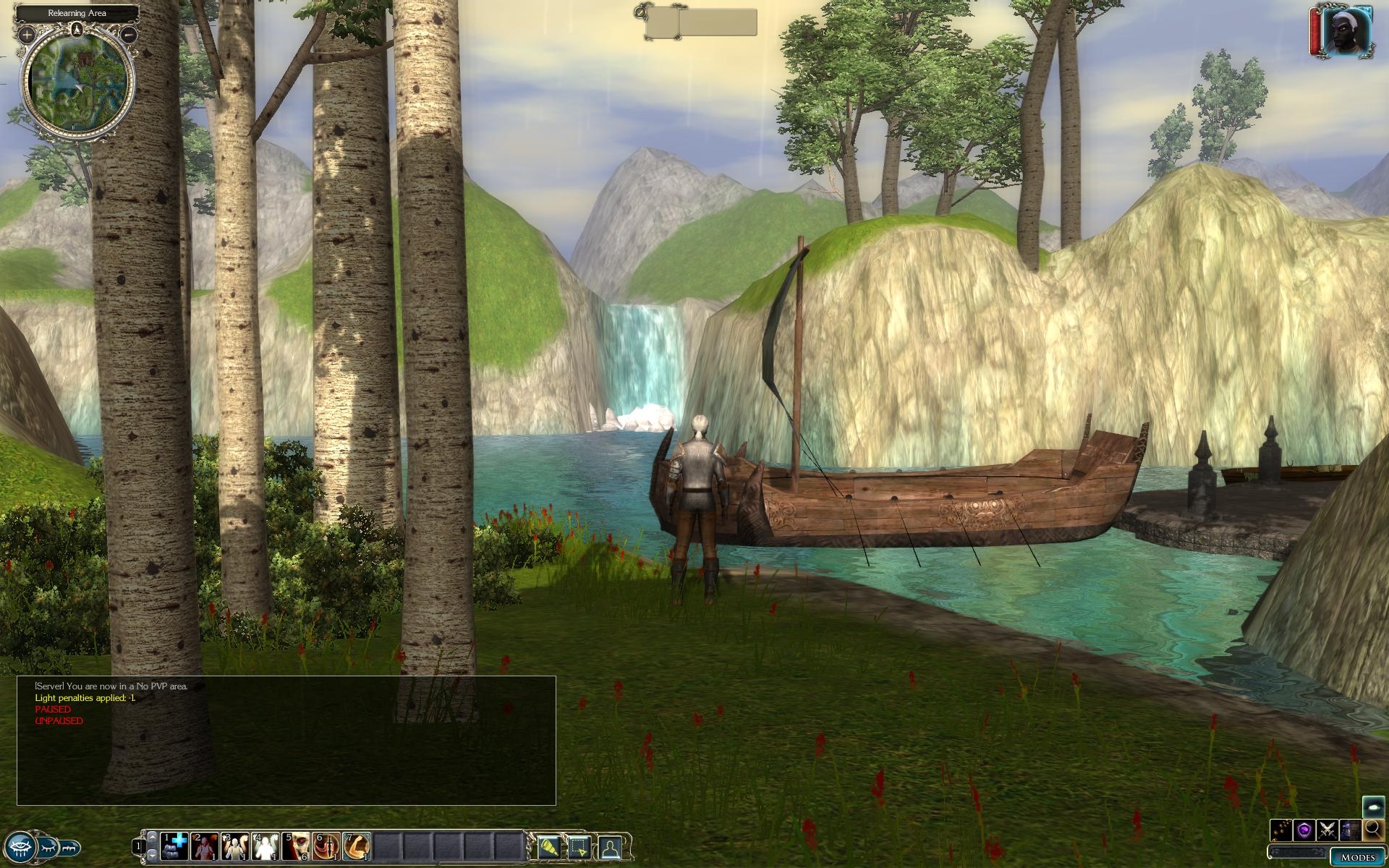The height and width of the screenshot is (868, 1389).
Task: Toggle the minimap north-lock compass button
Action: [77, 30]
